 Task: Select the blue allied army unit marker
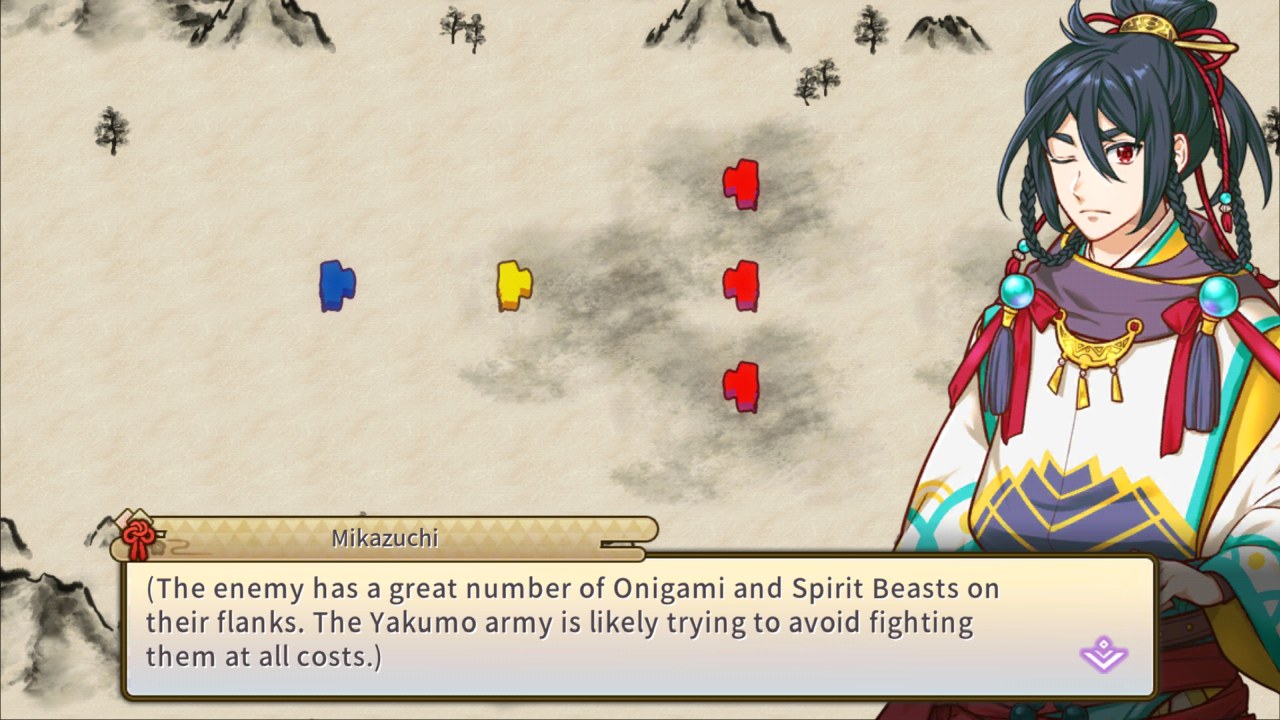(x=336, y=285)
